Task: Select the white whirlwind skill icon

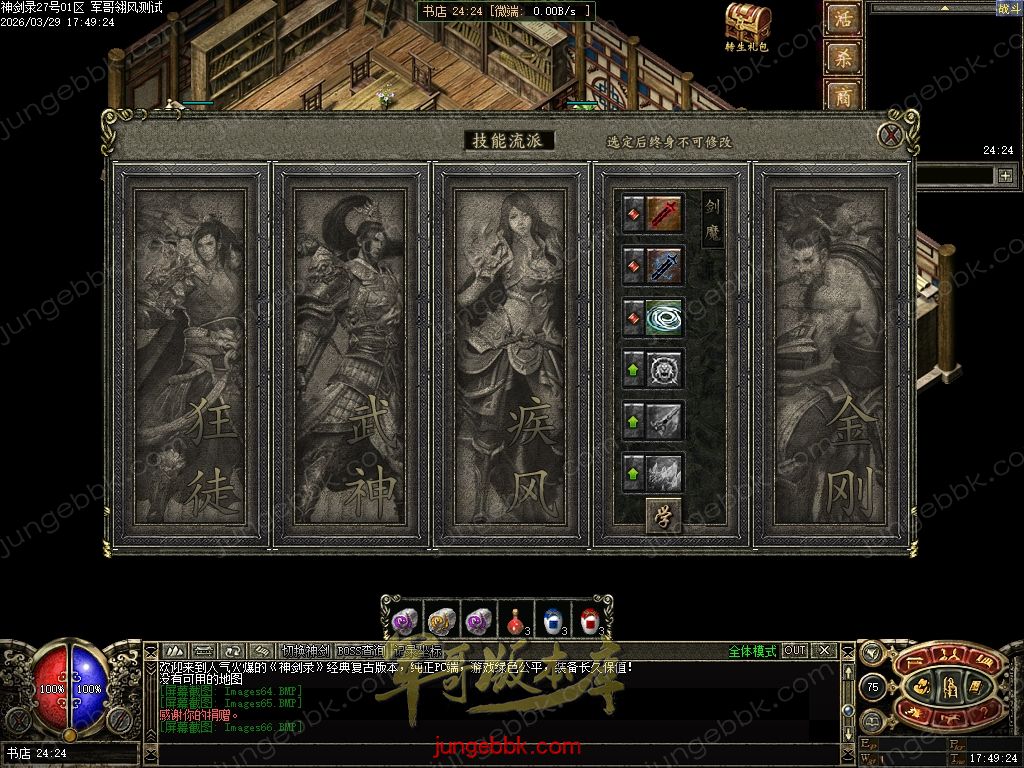Action: 665,317
